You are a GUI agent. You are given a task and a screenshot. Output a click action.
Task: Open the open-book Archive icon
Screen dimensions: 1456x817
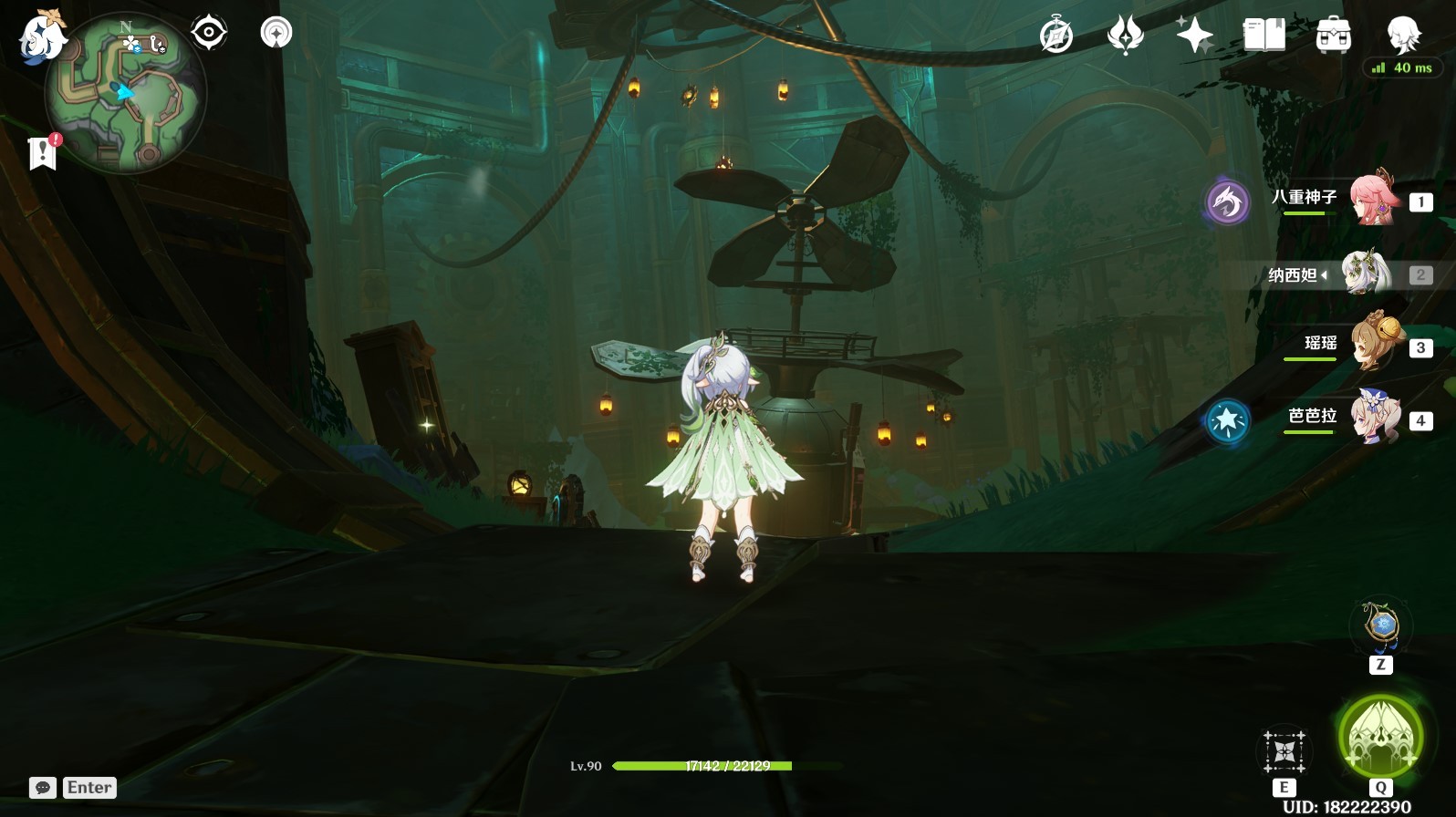[1264, 36]
